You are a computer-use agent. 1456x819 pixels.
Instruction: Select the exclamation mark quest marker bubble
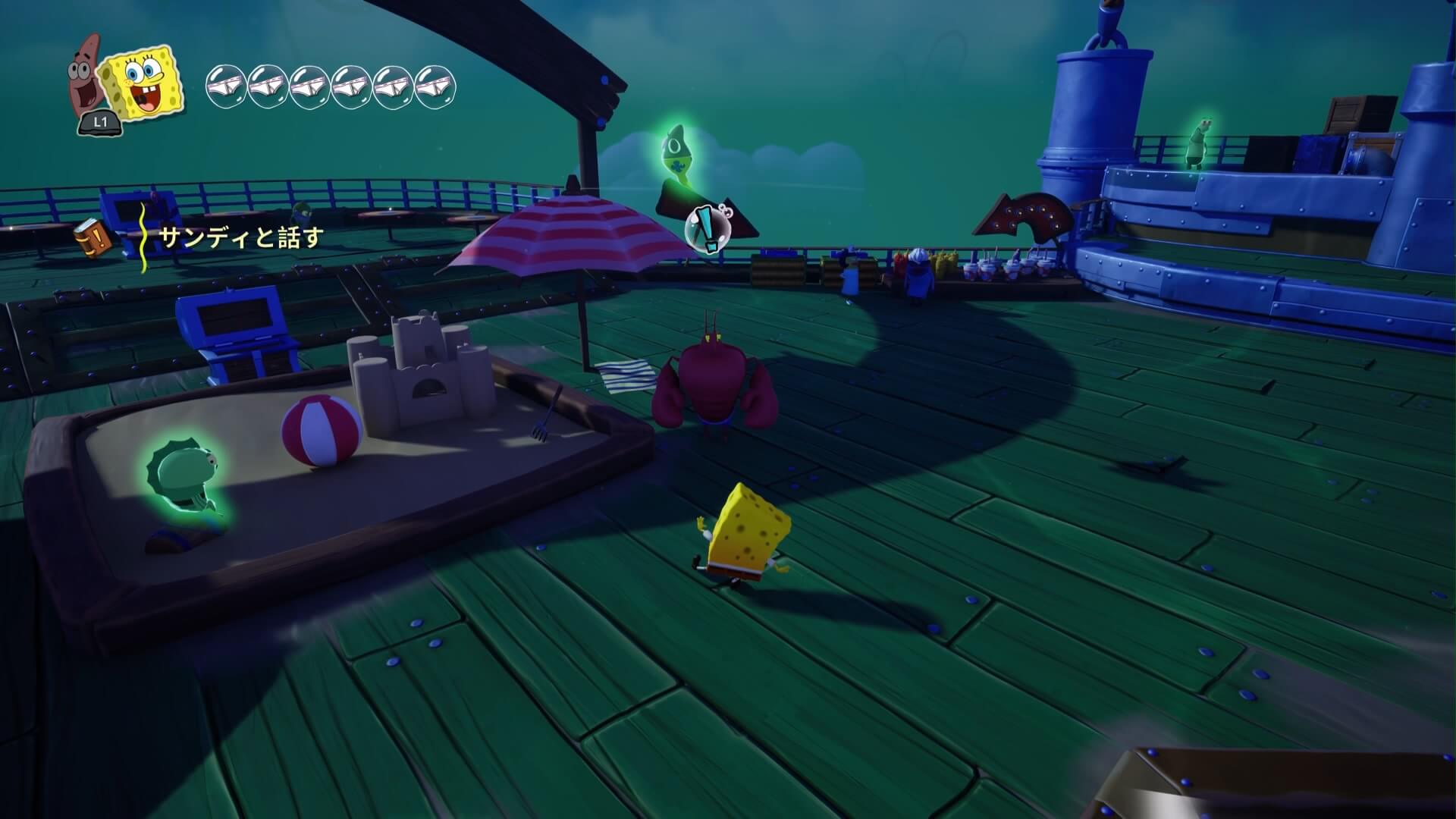coord(707,227)
